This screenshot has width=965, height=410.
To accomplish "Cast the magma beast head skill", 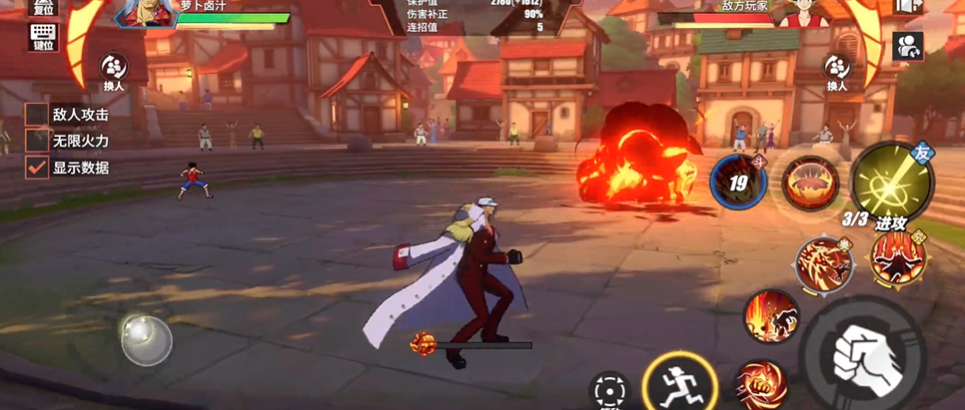I will [823, 264].
